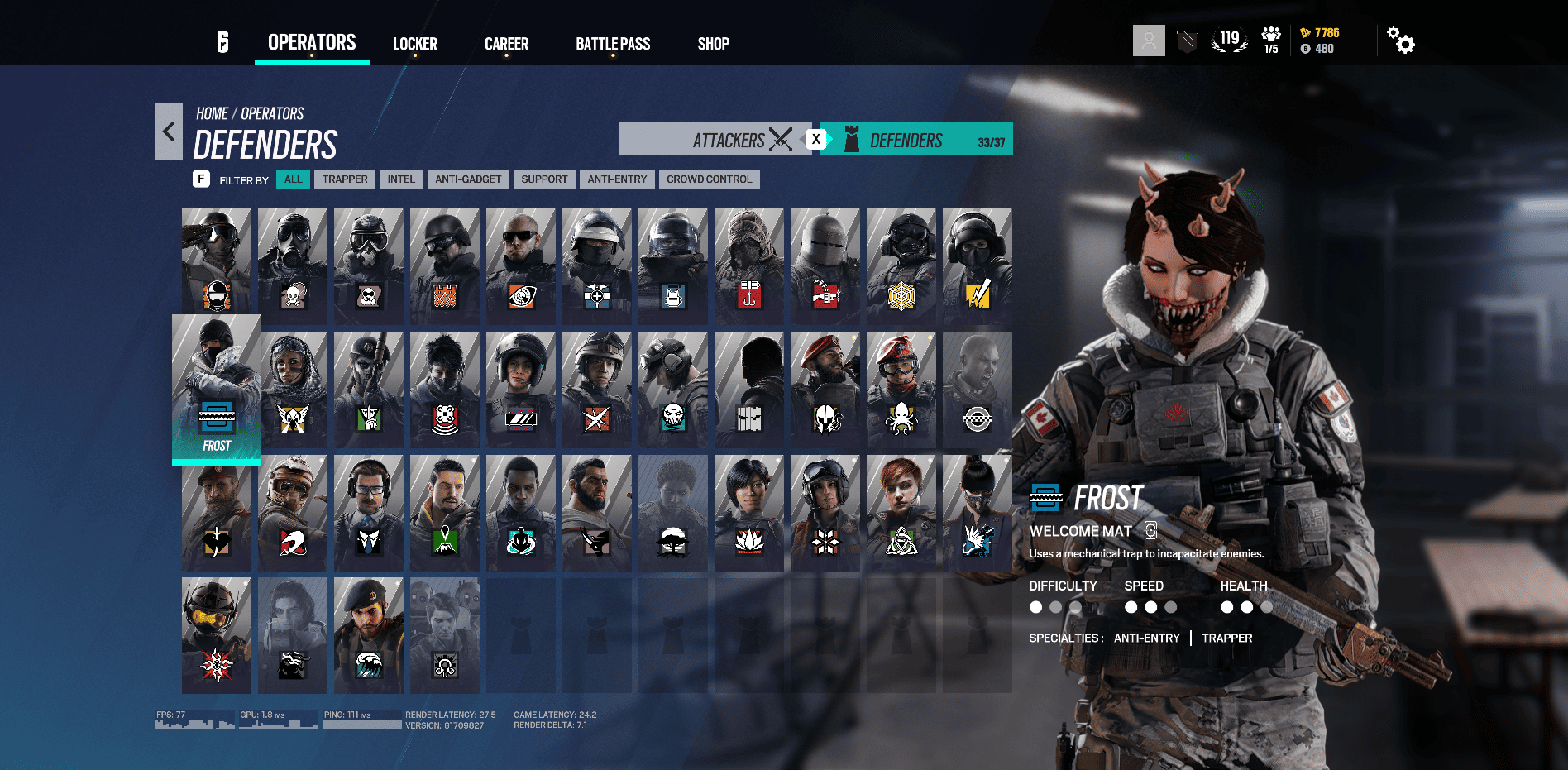The height and width of the screenshot is (770, 1568).
Task: Open your player profile avatar
Action: tap(1148, 40)
